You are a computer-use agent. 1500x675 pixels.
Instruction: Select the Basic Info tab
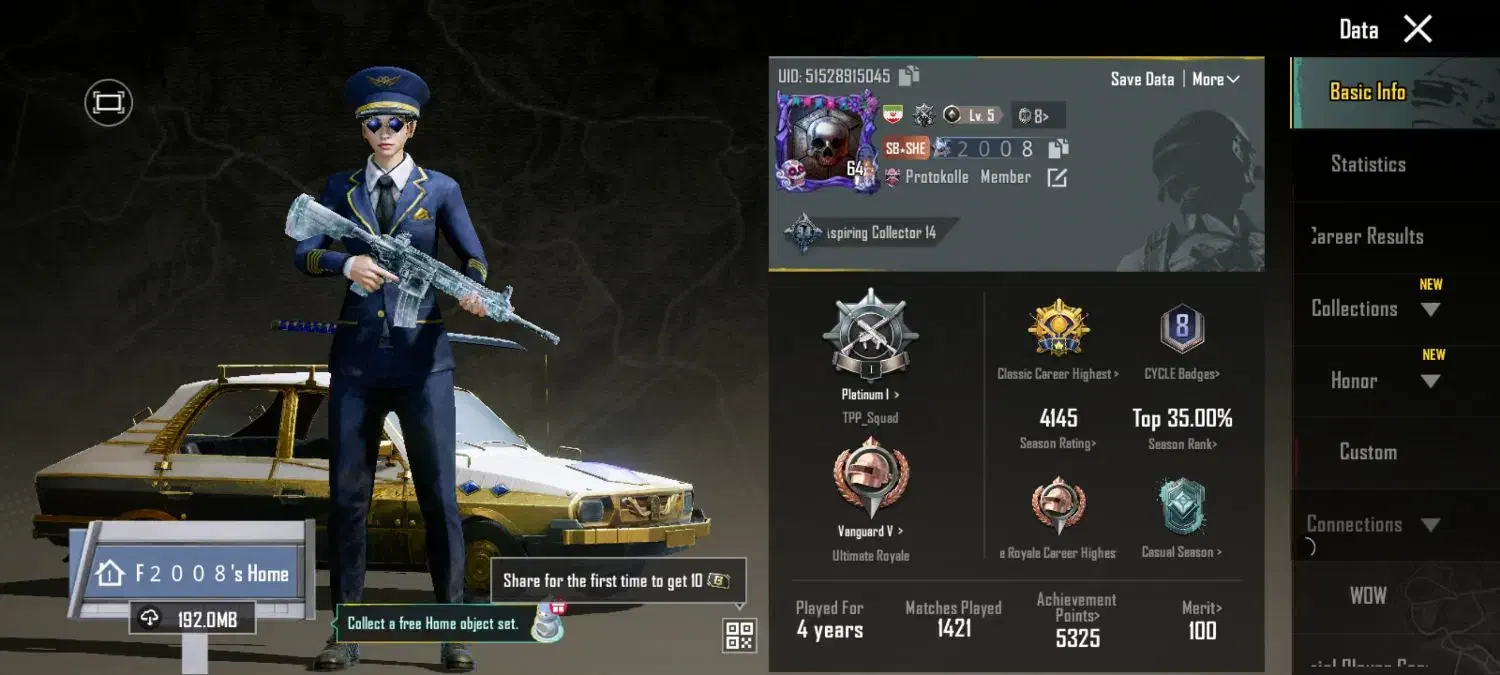pos(1368,92)
